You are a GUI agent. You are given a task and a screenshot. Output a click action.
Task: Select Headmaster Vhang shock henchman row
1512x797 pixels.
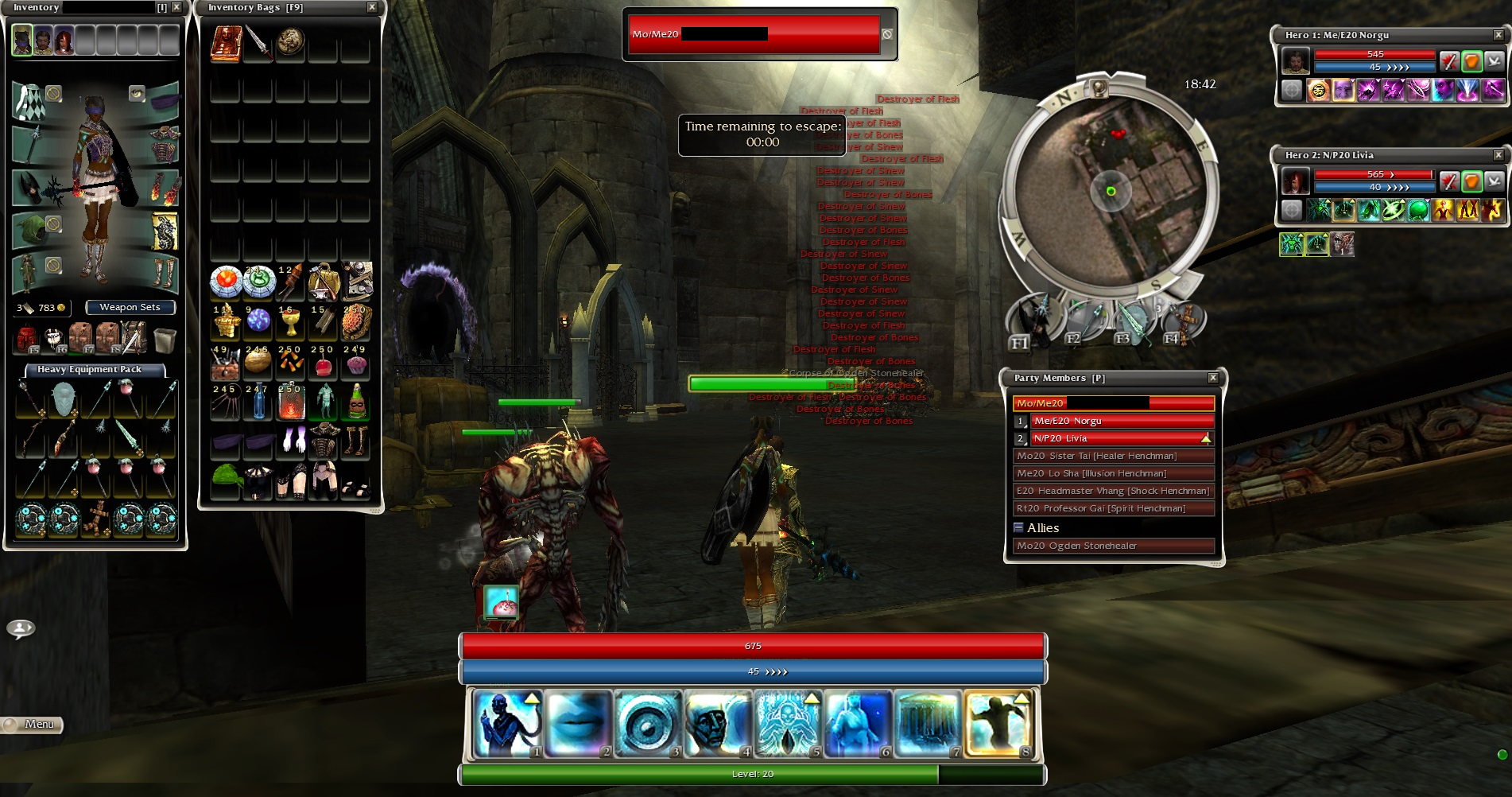pos(1113,491)
